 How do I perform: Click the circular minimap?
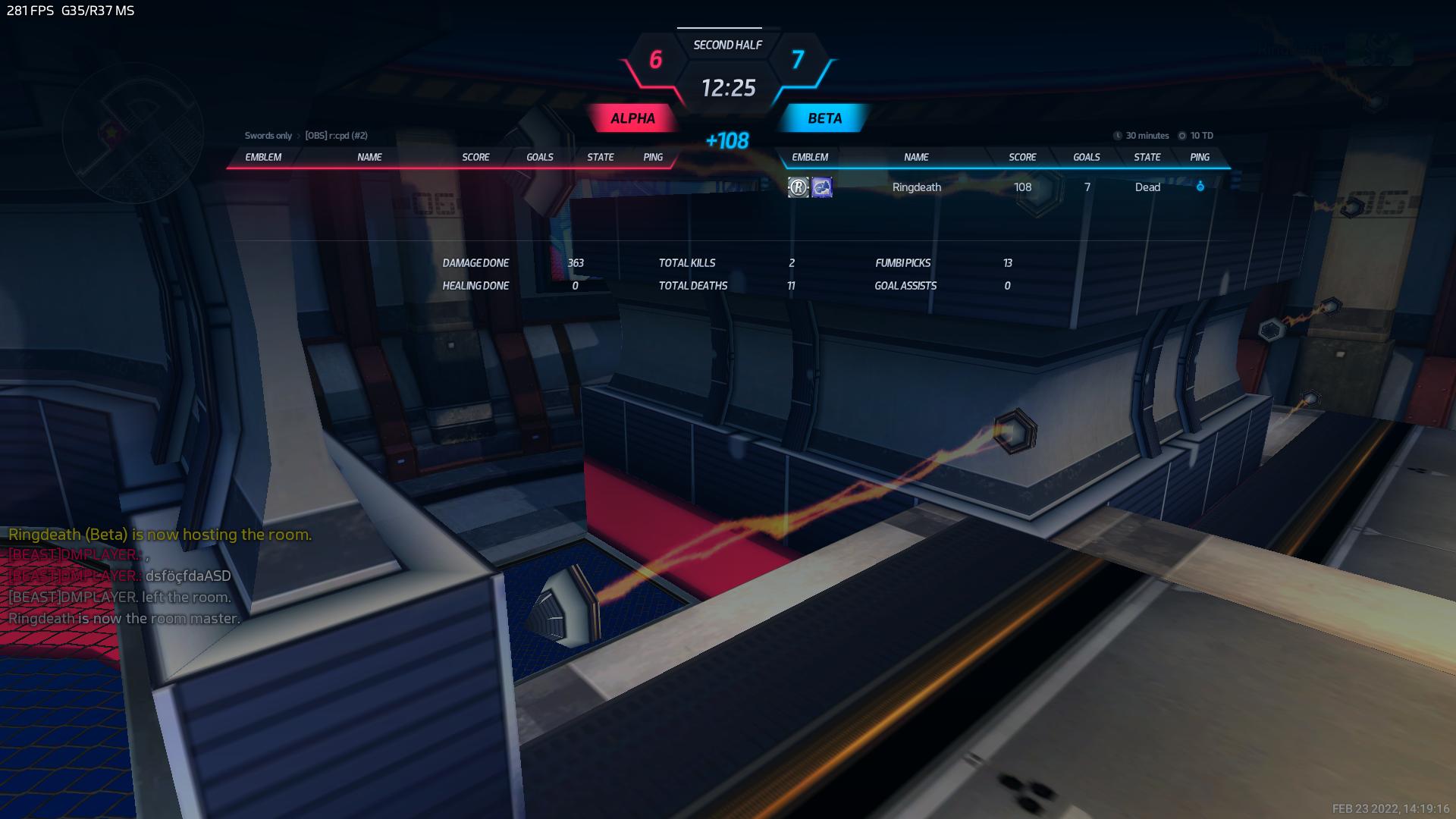(132, 133)
